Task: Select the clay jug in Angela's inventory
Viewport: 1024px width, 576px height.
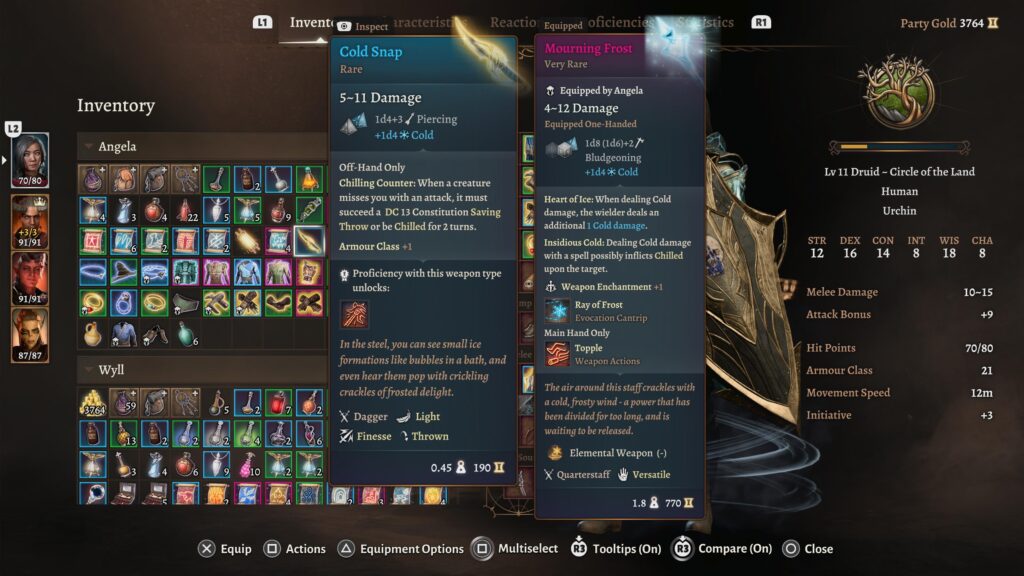Action: point(93,333)
